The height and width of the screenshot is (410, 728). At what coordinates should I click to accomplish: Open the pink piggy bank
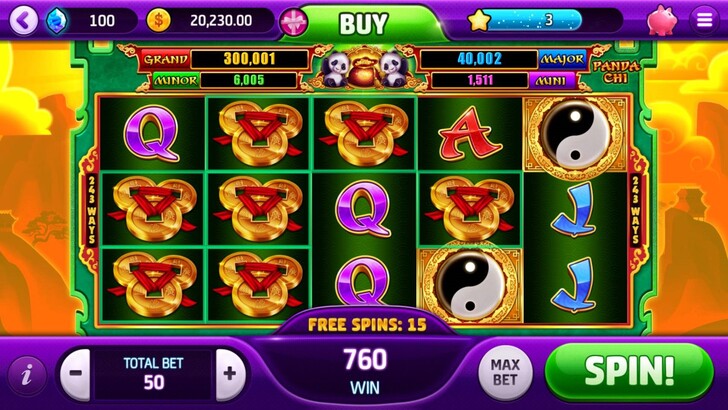coord(661,20)
